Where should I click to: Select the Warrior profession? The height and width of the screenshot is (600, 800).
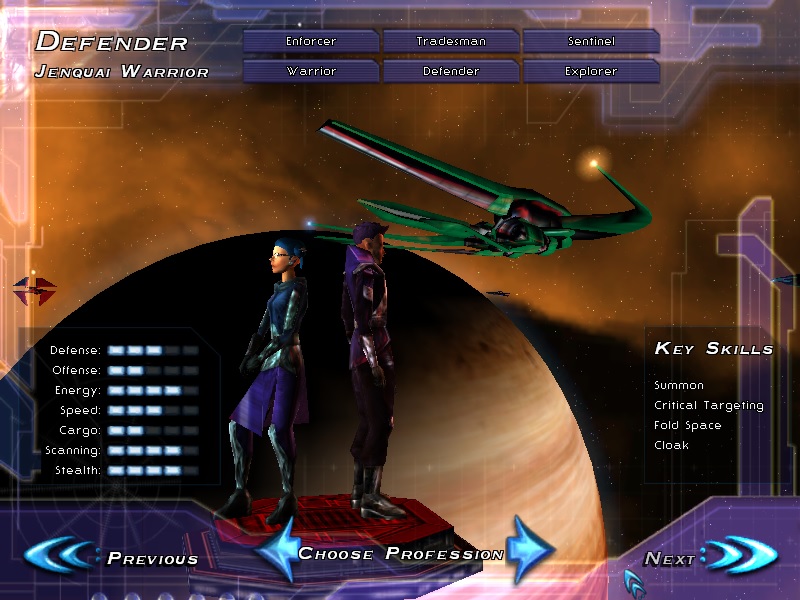pos(311,72)
